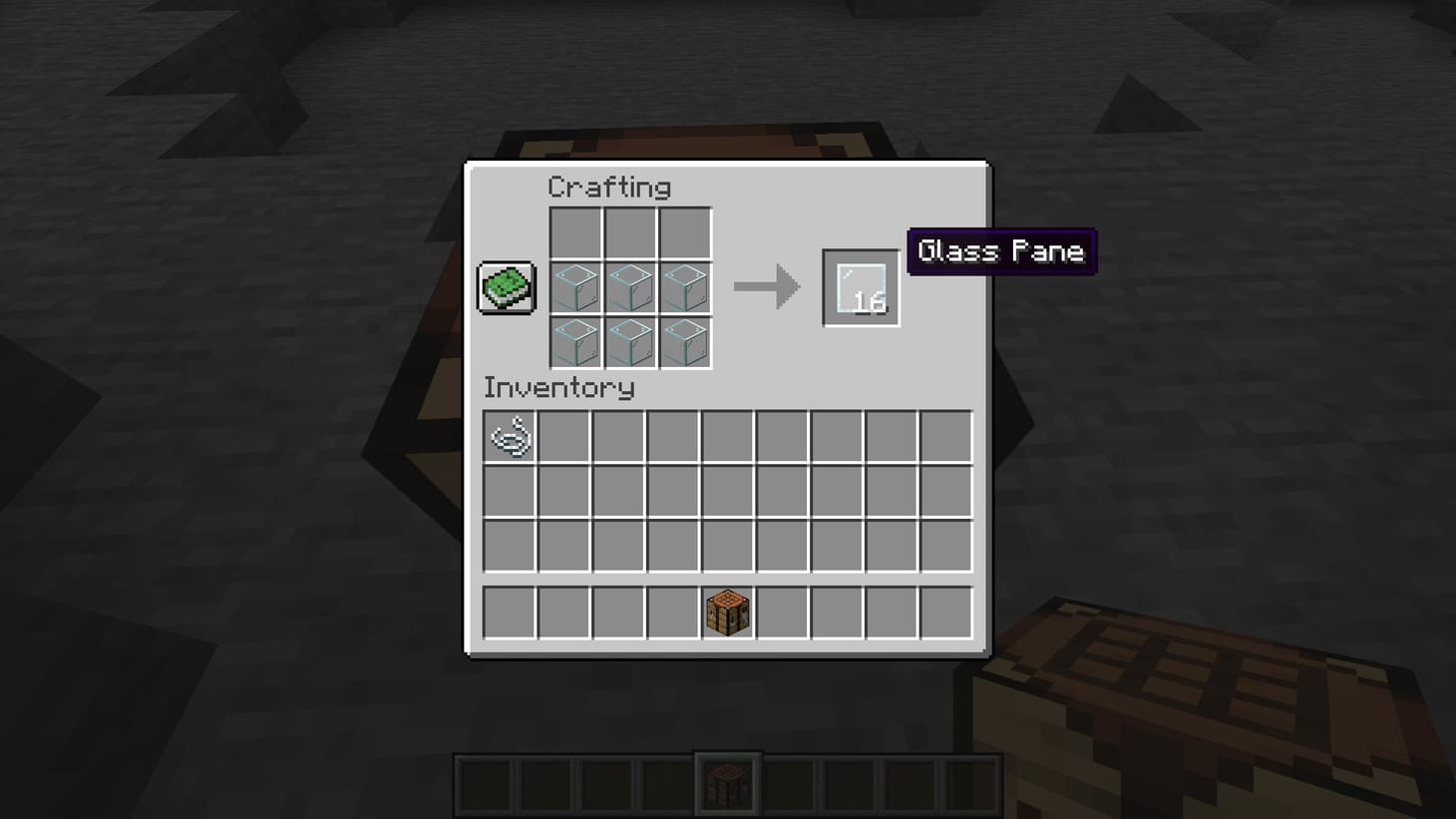Grab the string item in the inventory
The height and width of the screenshot is (819, 1456).
(510, 437)
